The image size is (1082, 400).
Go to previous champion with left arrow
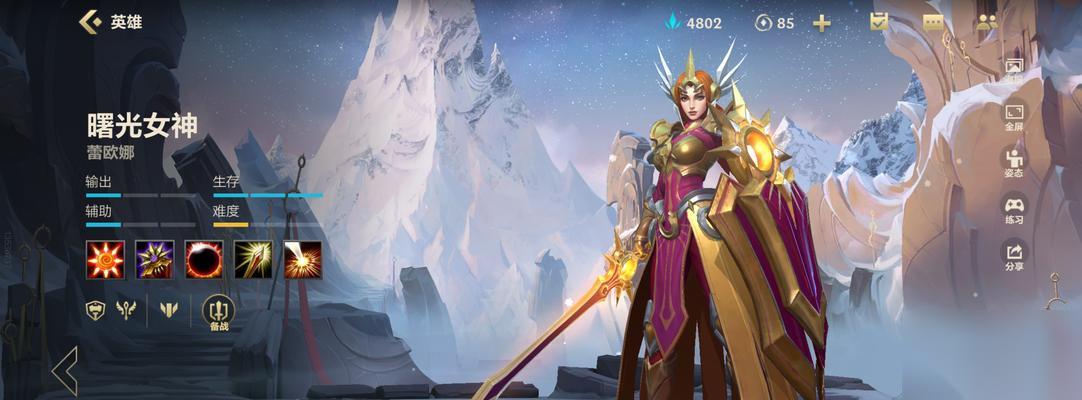66,370
